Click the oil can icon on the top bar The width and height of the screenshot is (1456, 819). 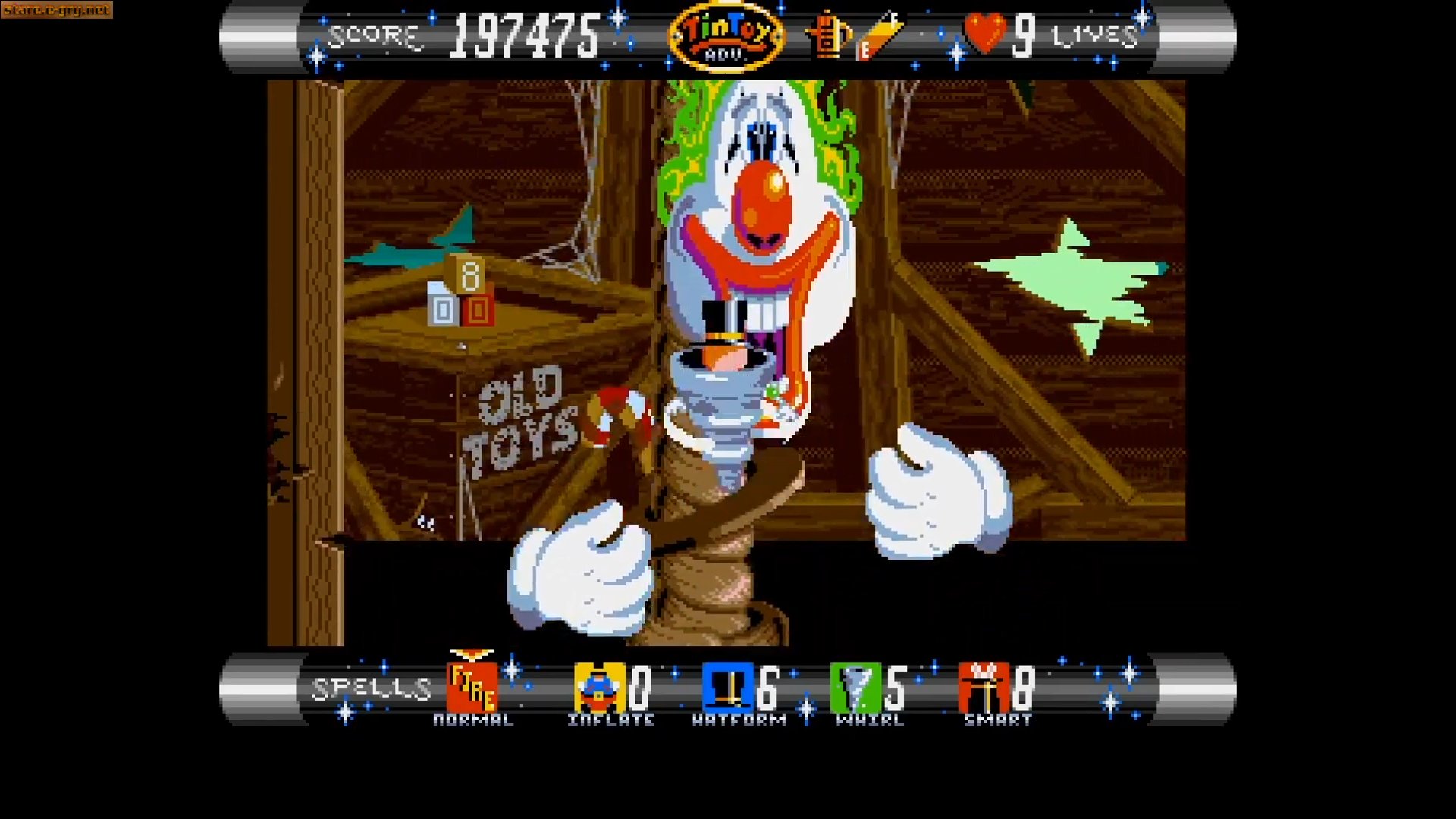(x=827, y=34)
